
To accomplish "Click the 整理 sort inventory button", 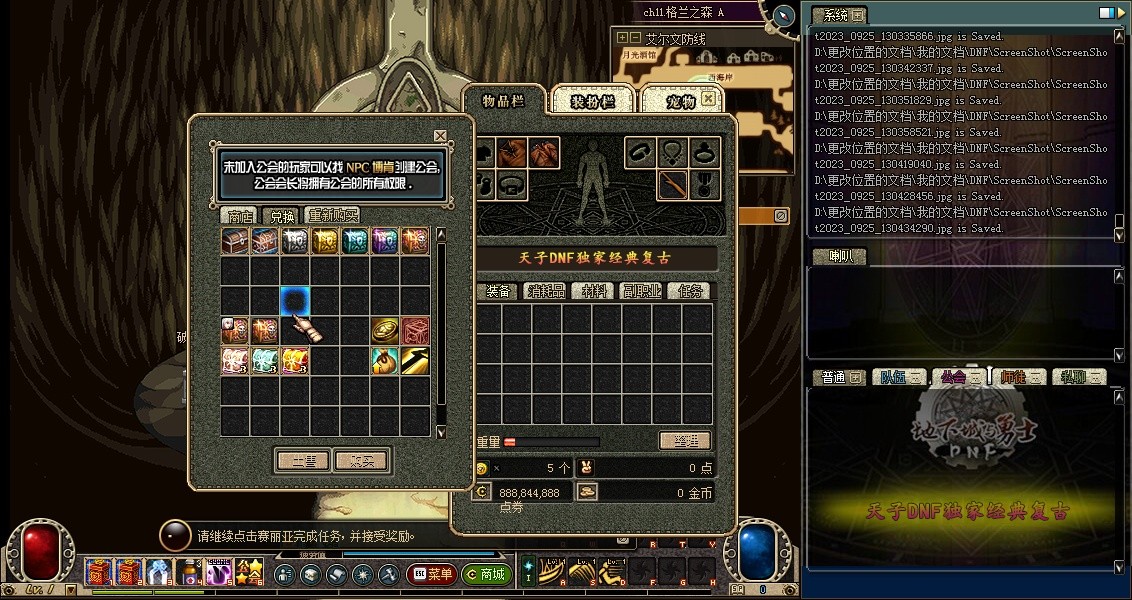I will [684, 441].
